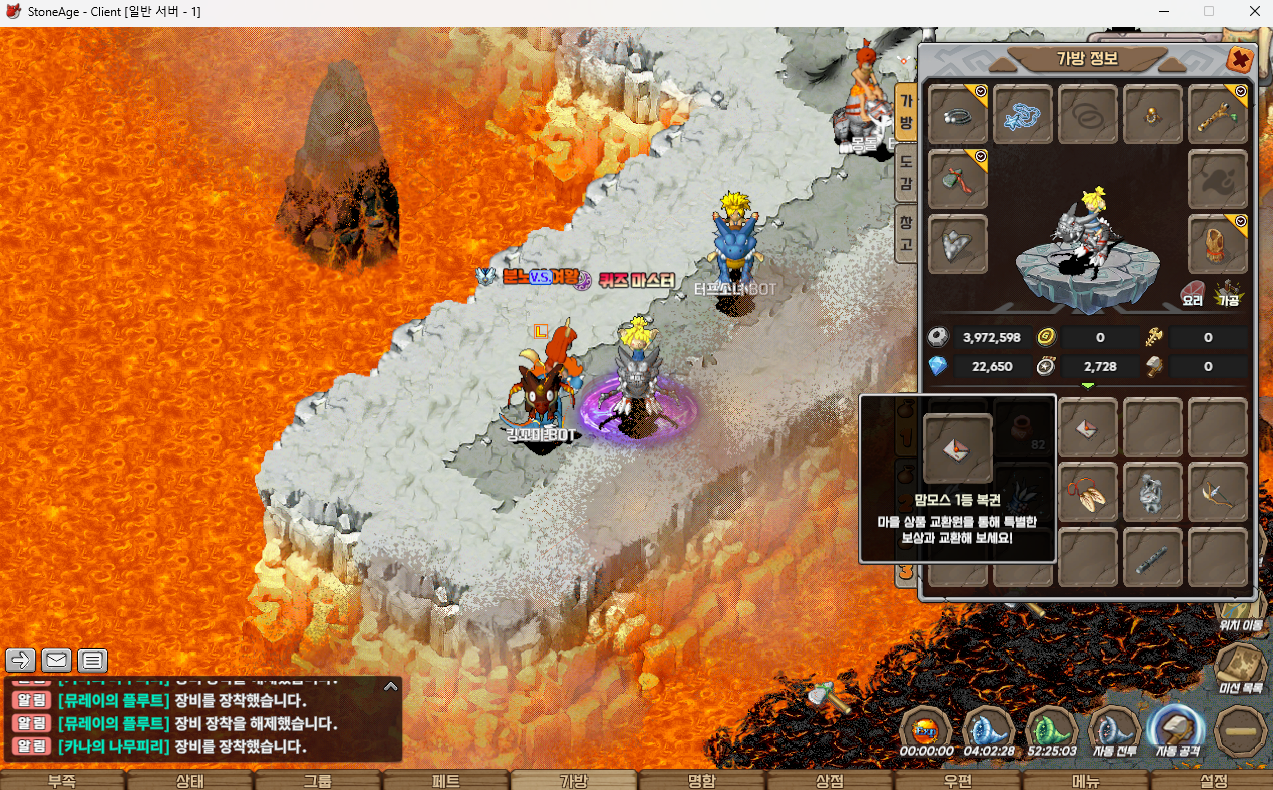Select the blue chain necklace equipment slot

(x=1023, y=115)
